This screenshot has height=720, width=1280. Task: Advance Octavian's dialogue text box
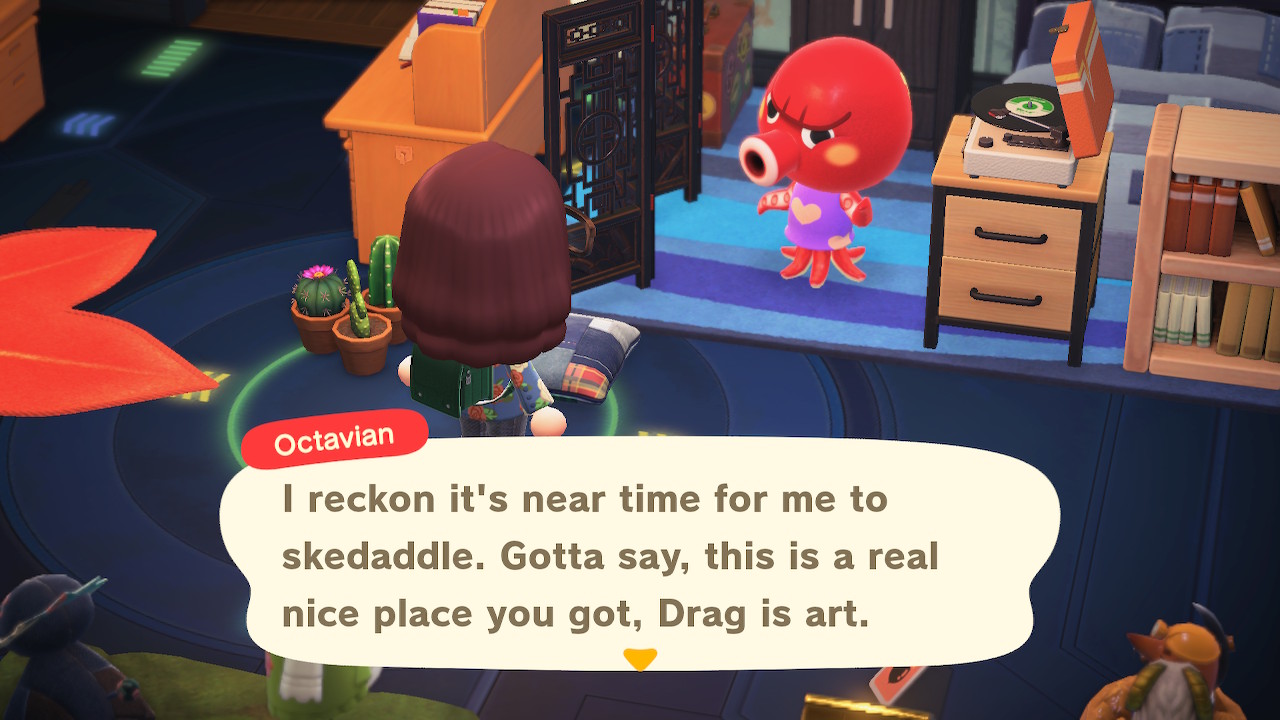[638, 556]
